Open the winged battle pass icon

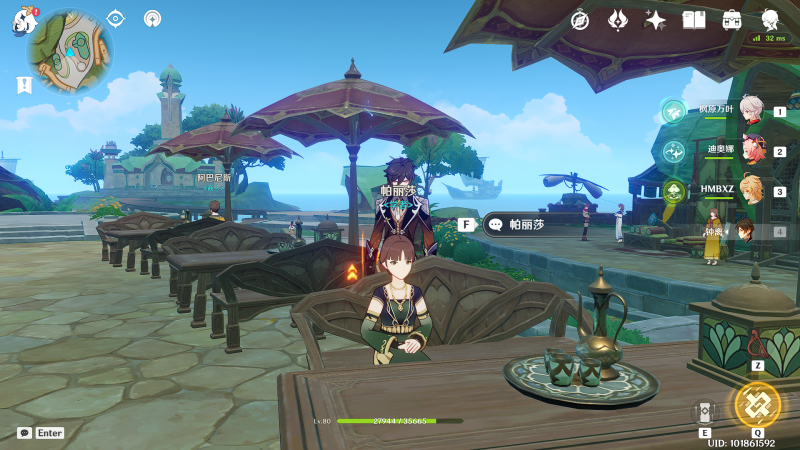click(x=618, y=20)
